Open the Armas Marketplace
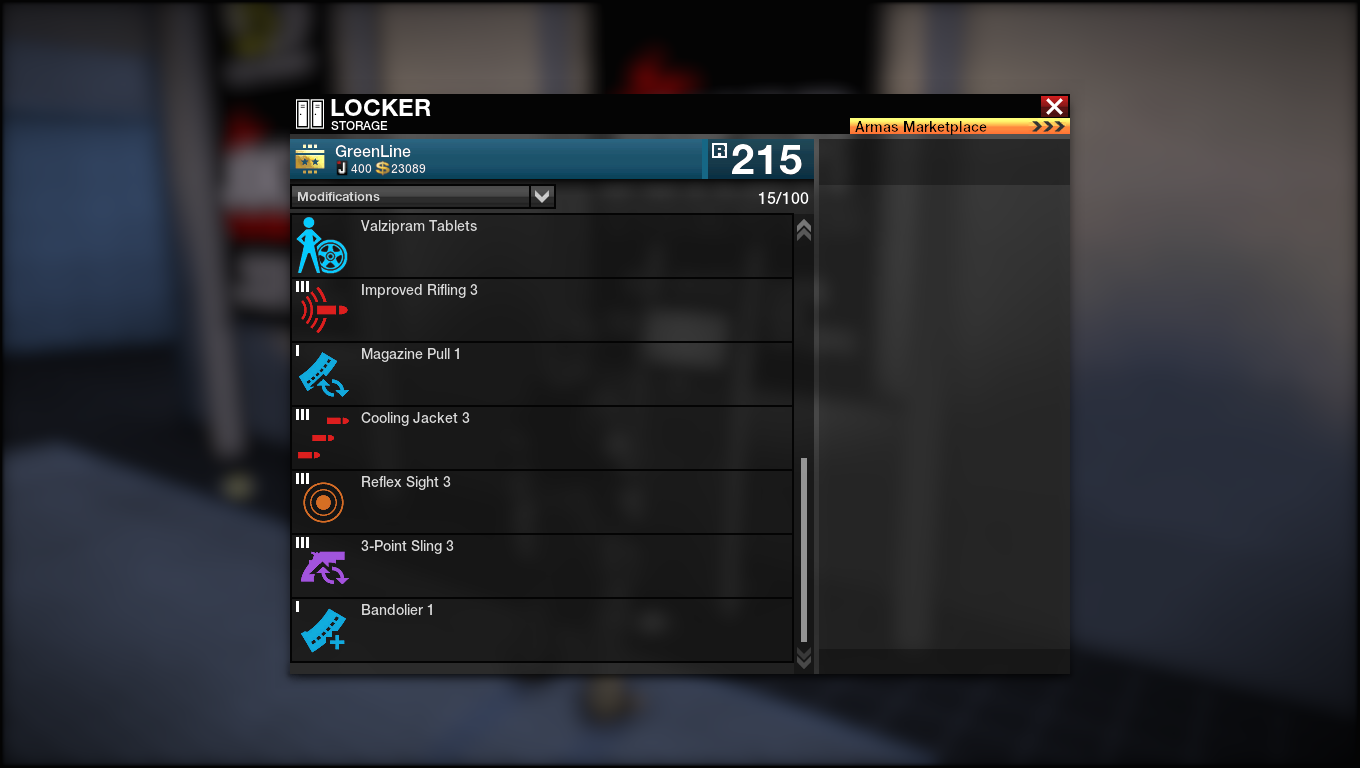This screenshot has width=1360, height=768. (x=959, y=127)
